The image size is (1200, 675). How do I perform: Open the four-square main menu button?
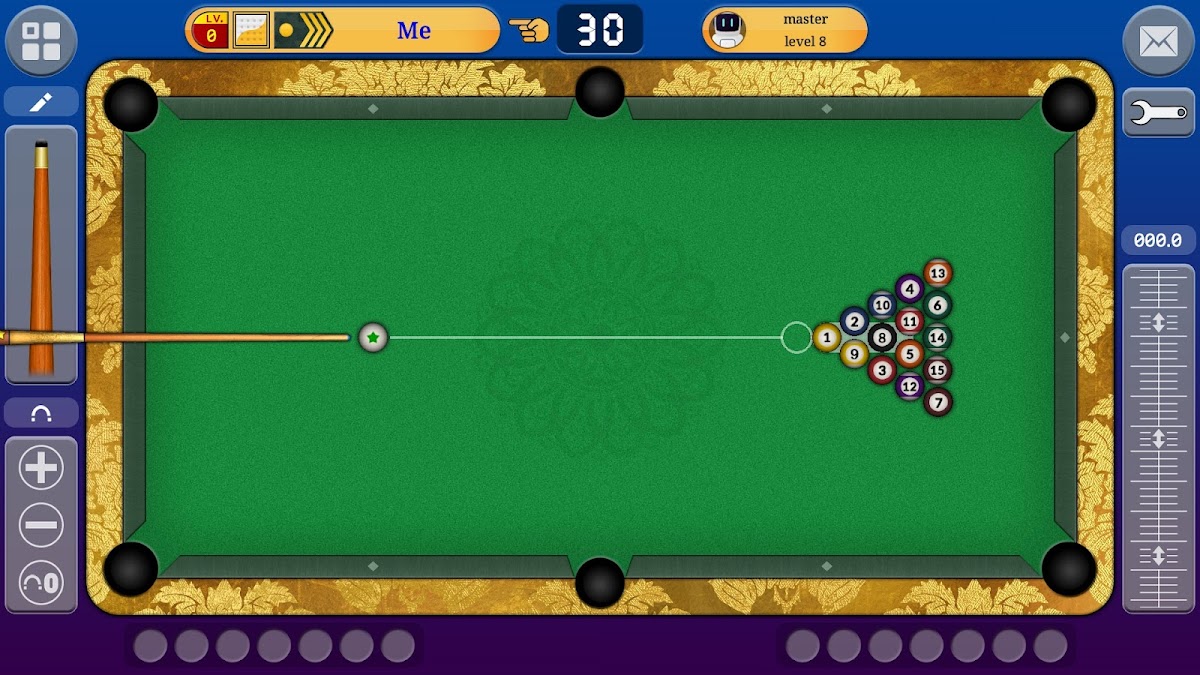click(41, 41)
